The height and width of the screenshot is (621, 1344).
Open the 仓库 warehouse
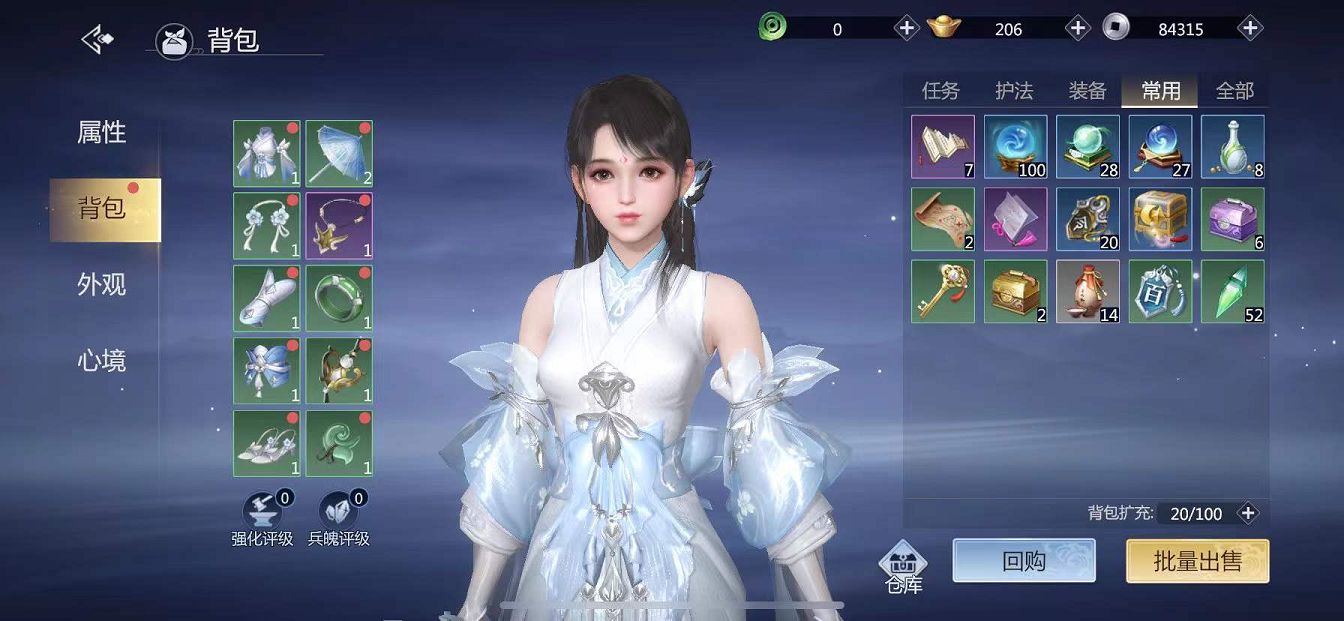click(x=903, y=567)
